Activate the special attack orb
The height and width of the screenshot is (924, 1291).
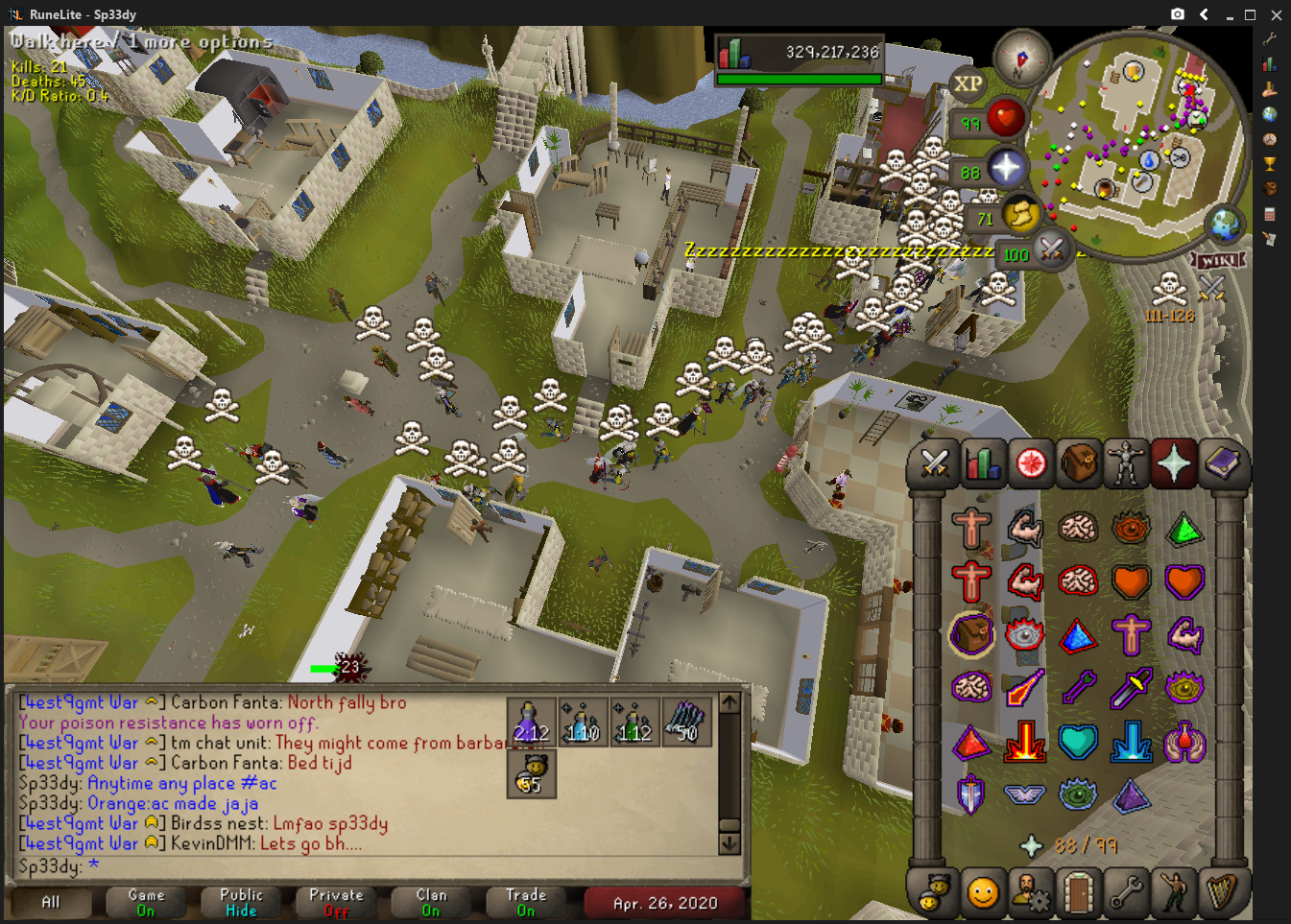tap(1051, 250)
